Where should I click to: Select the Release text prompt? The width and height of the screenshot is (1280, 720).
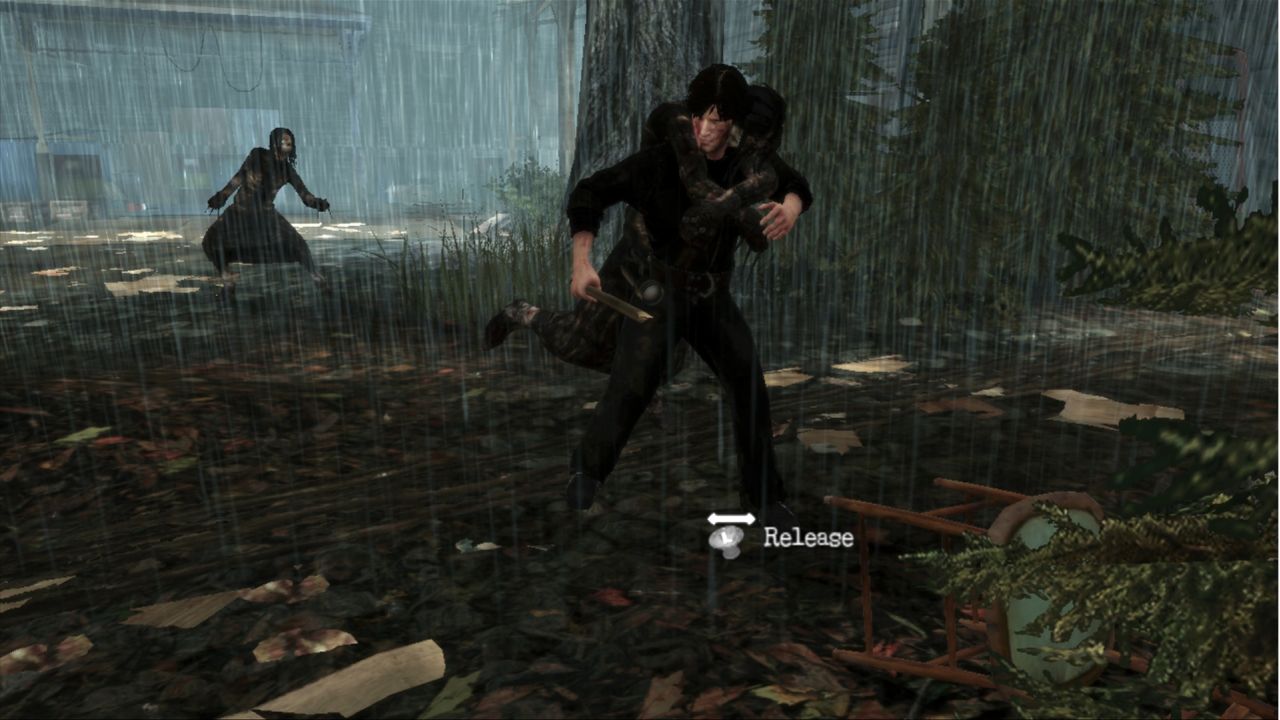[x=808, y=537]
